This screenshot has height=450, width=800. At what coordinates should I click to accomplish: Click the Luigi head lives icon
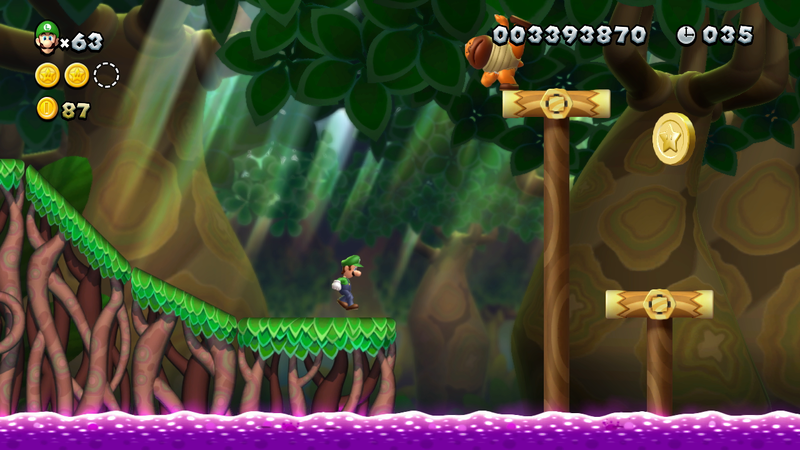(x=46, y=37)
